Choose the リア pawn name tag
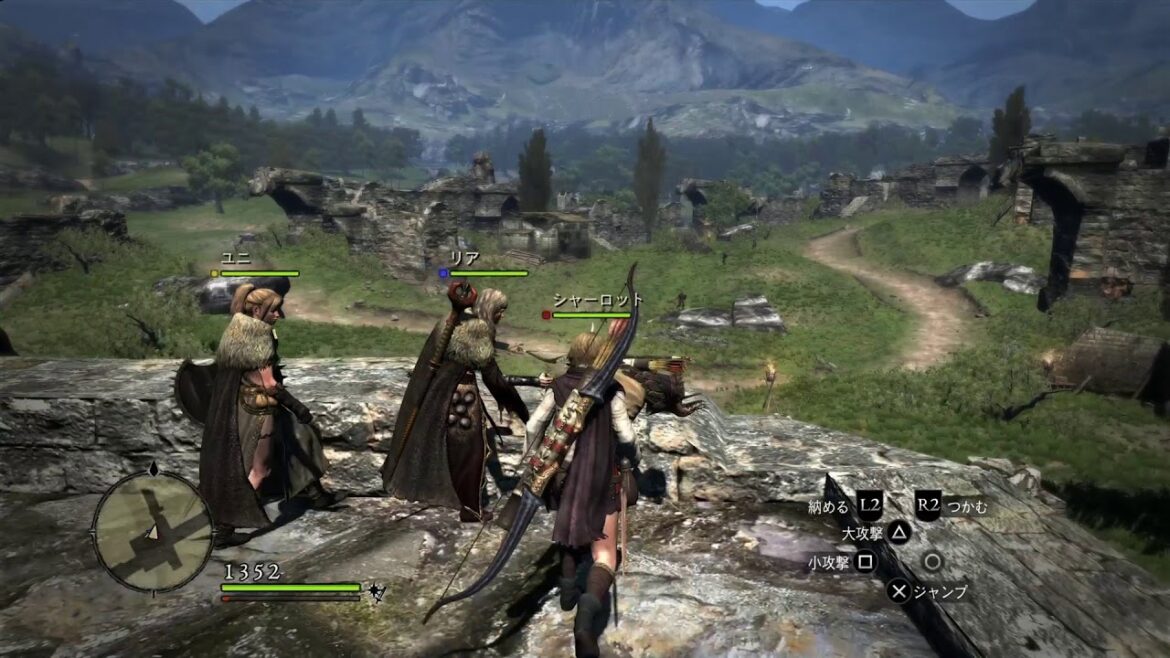 click(x=465, y=258)
